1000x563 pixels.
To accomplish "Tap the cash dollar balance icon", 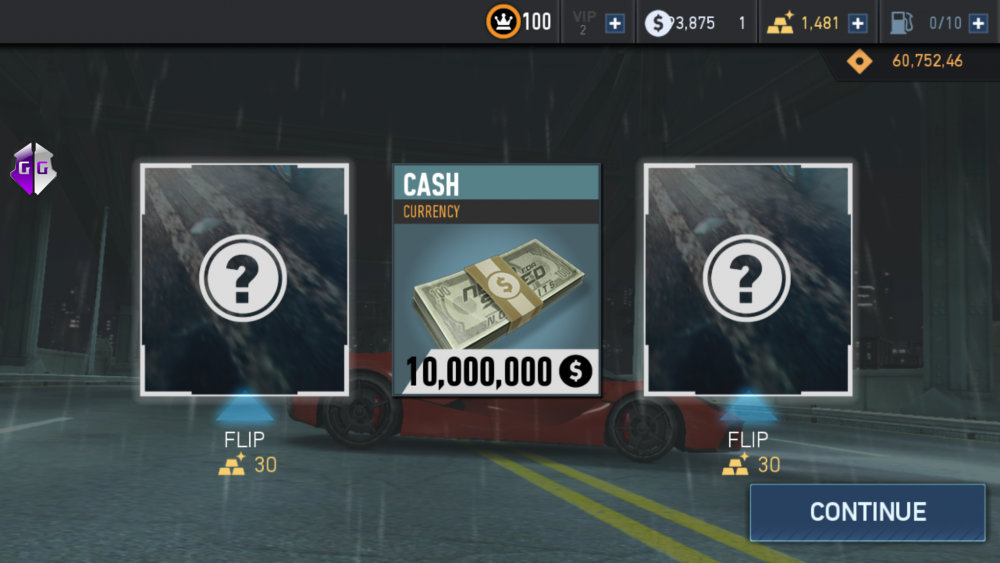I will point(657,23).
